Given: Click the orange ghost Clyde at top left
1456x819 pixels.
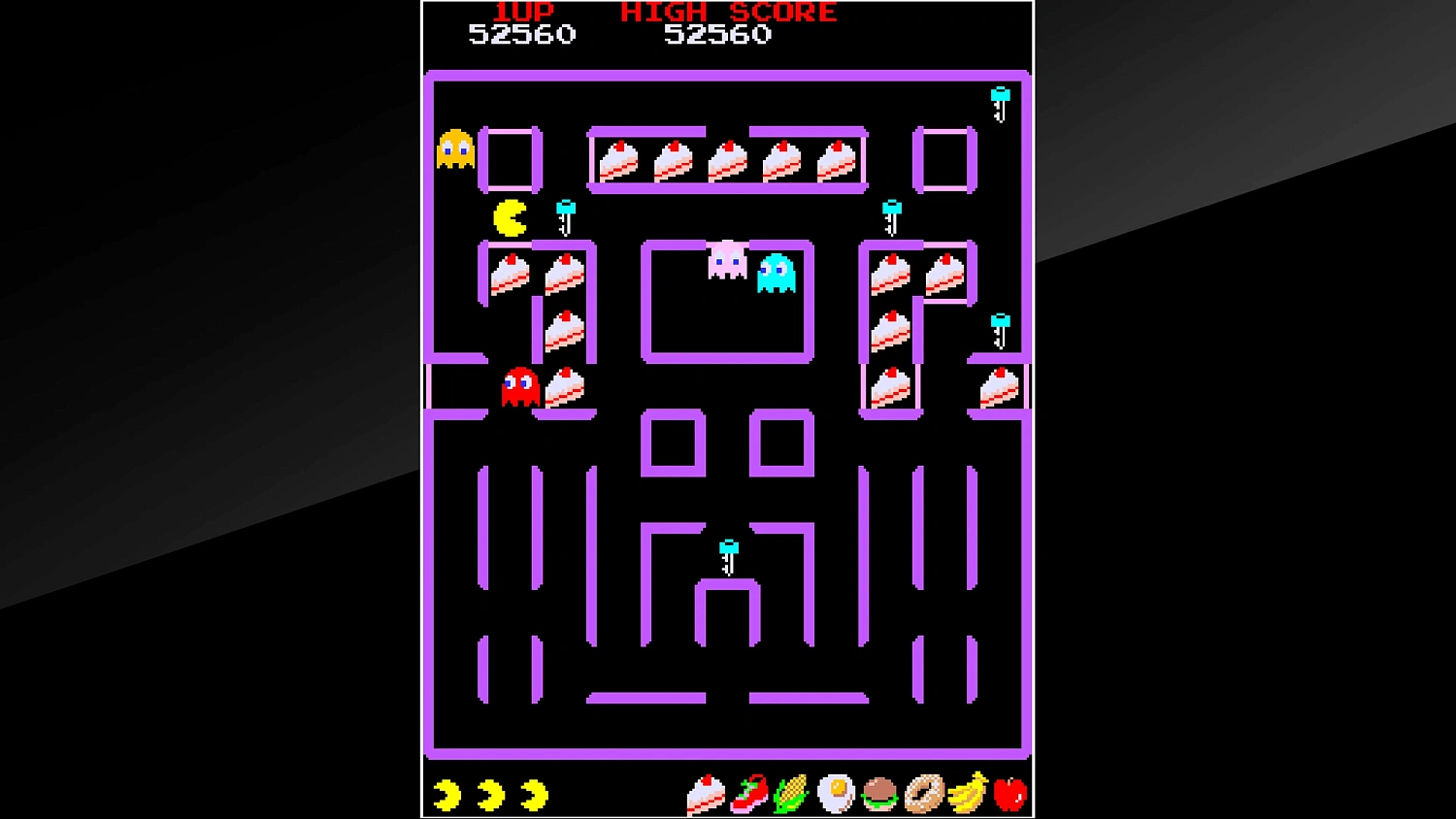Looking at the screenshot, I should (x=453, y=147).
